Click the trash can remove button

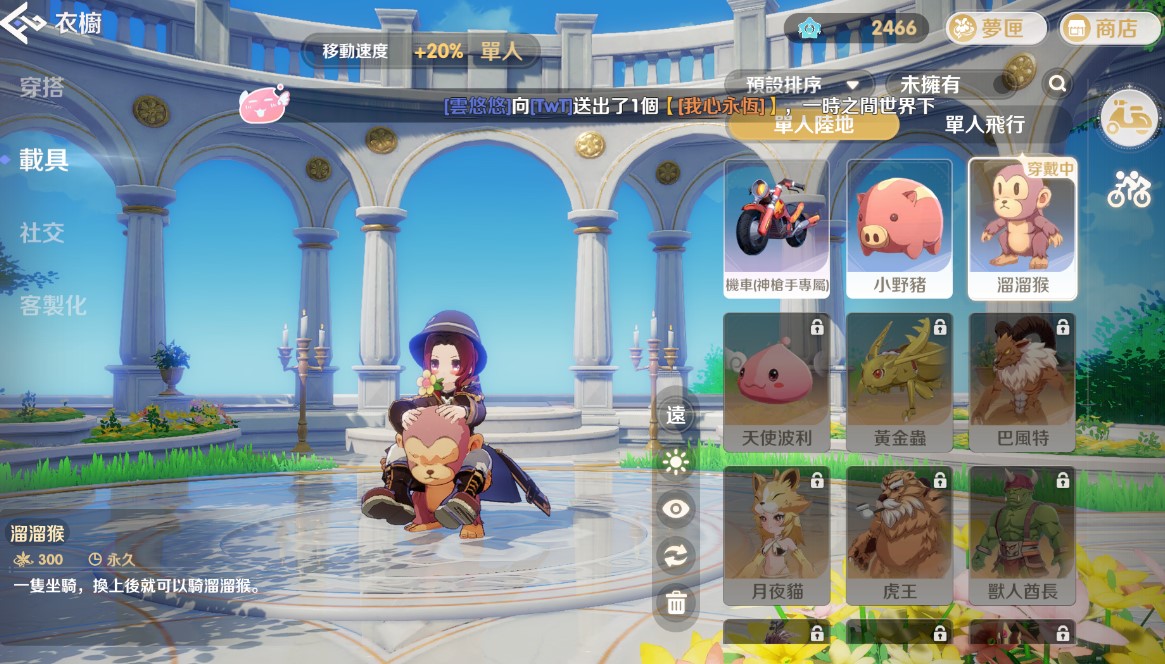pyautogui.click(x=677, y=602)
